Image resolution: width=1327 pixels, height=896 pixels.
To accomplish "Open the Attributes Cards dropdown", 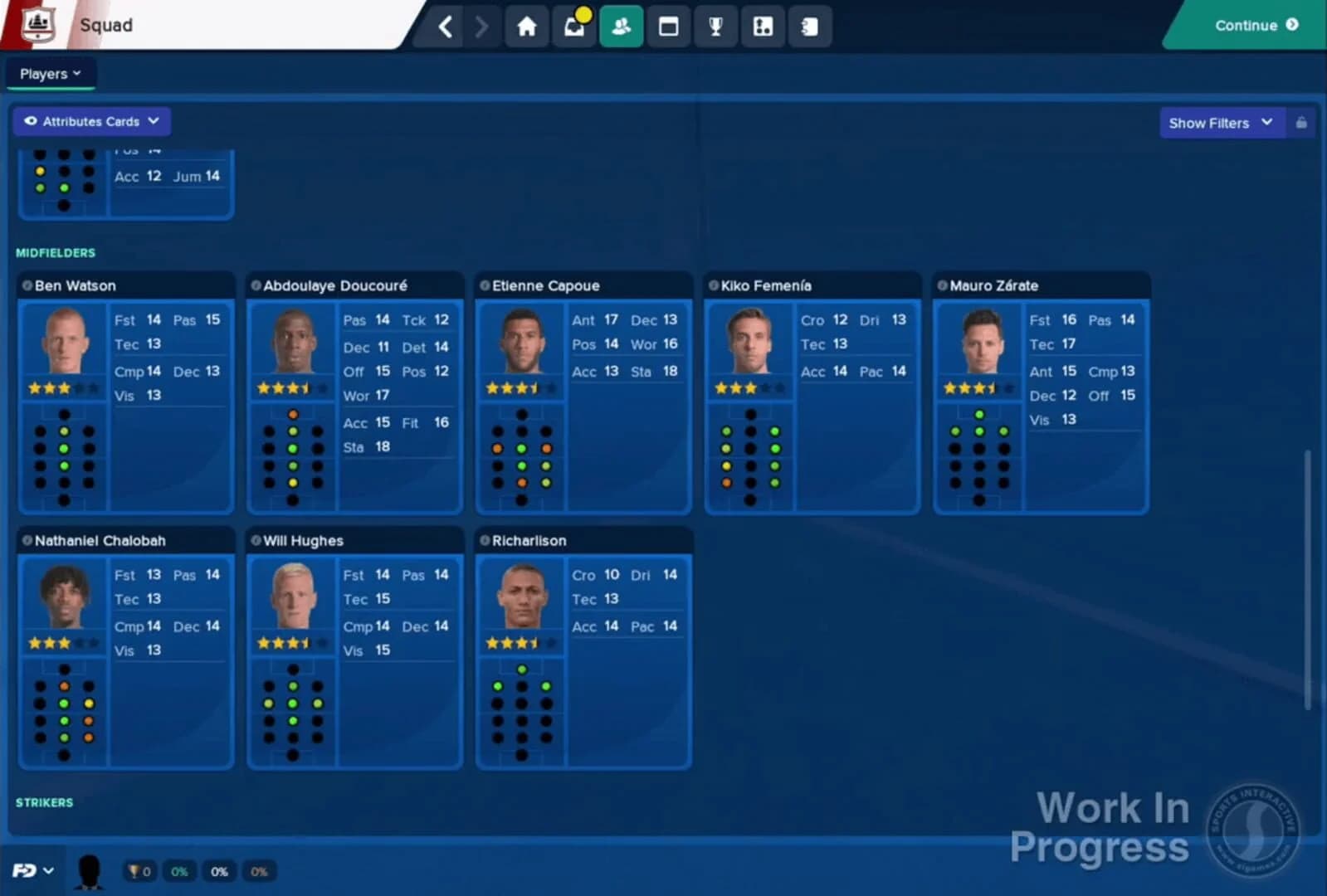I will (91, 121).
